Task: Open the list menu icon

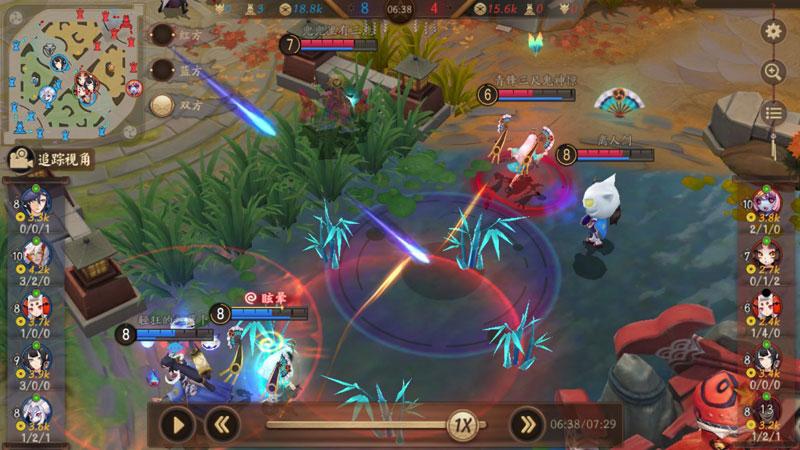Action: 772,112
